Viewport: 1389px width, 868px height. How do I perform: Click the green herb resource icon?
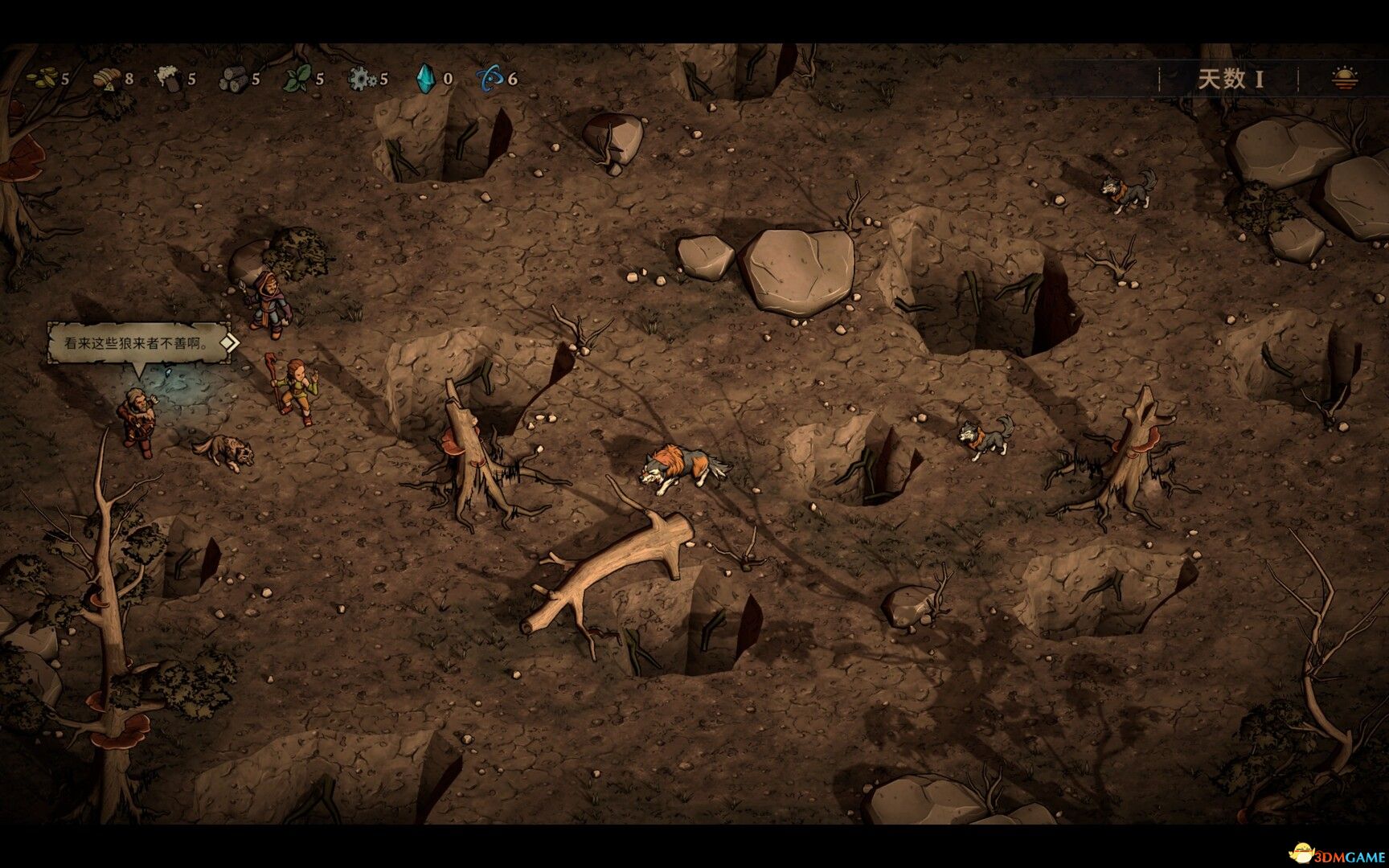(296, 80)
